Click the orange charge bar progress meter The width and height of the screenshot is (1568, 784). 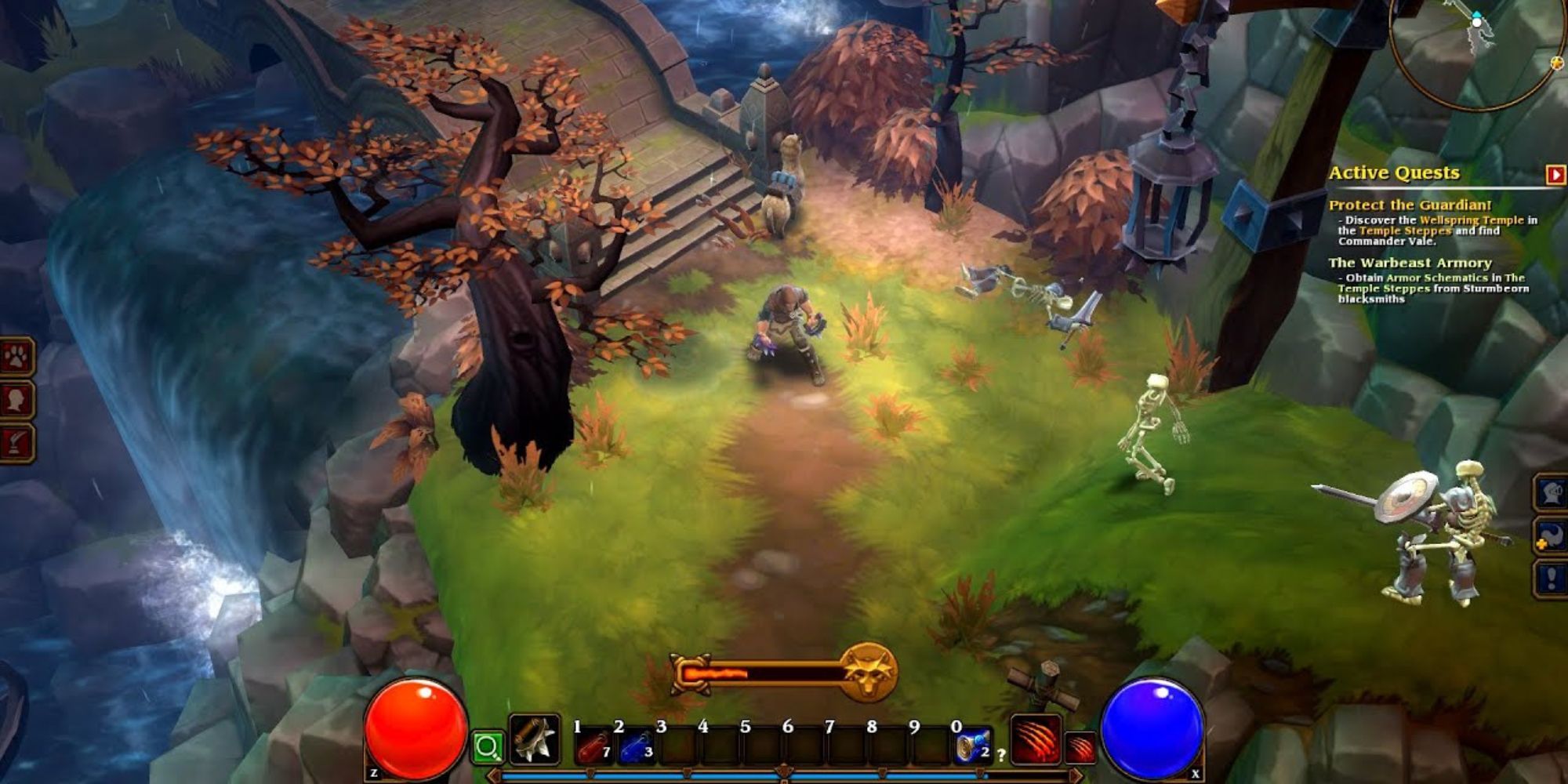715,673
